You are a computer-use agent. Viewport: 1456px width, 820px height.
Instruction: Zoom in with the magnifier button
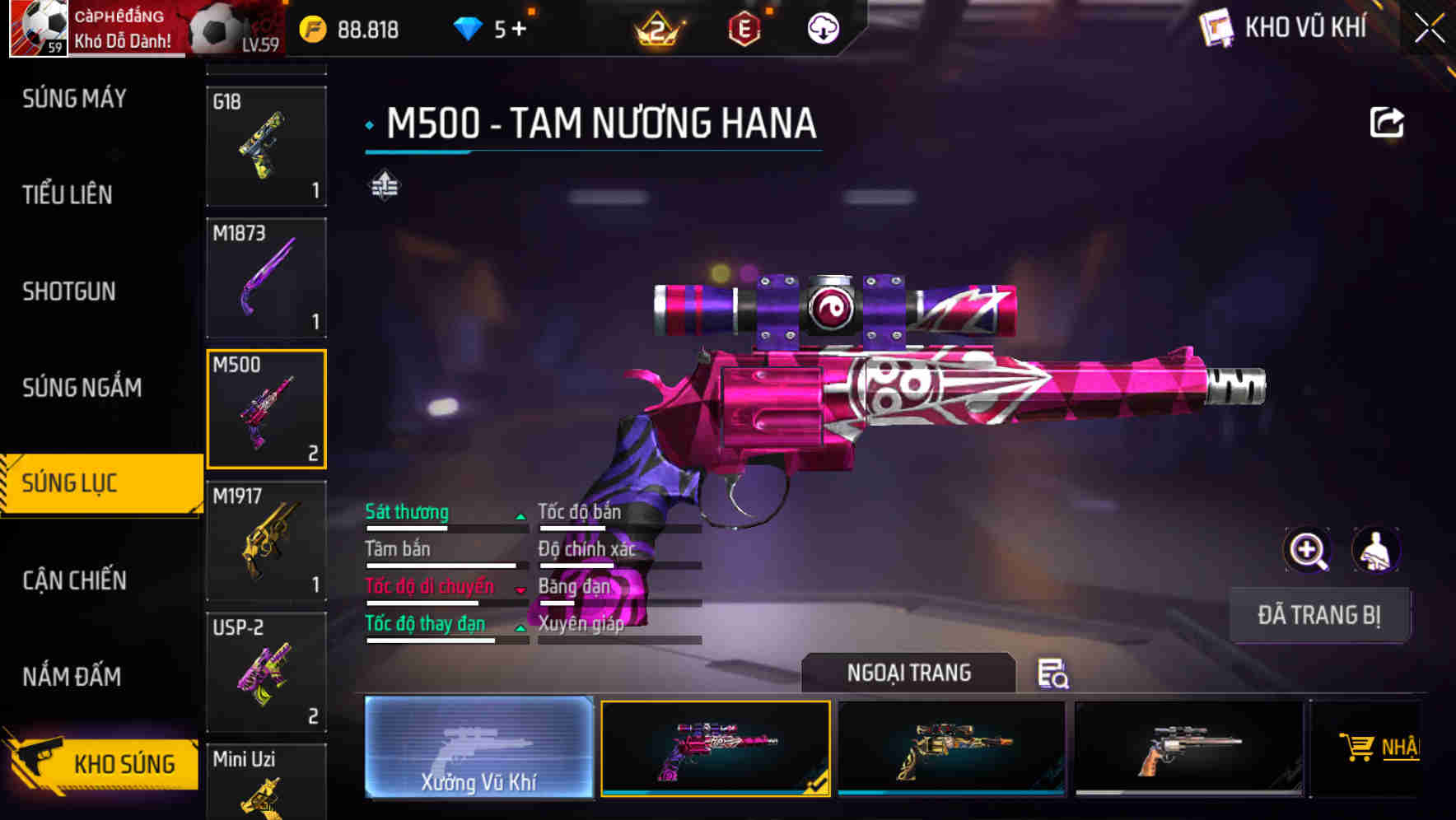point(1307,549)
